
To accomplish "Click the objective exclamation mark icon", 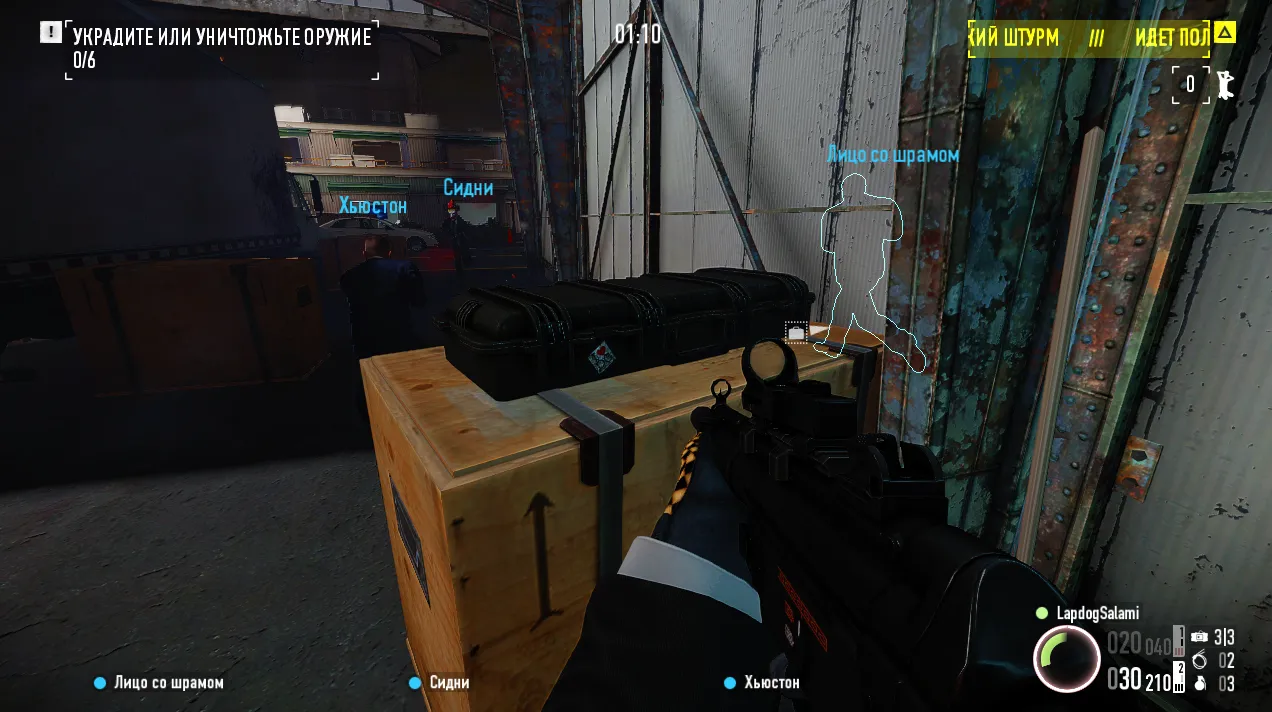I will [51, 32].
